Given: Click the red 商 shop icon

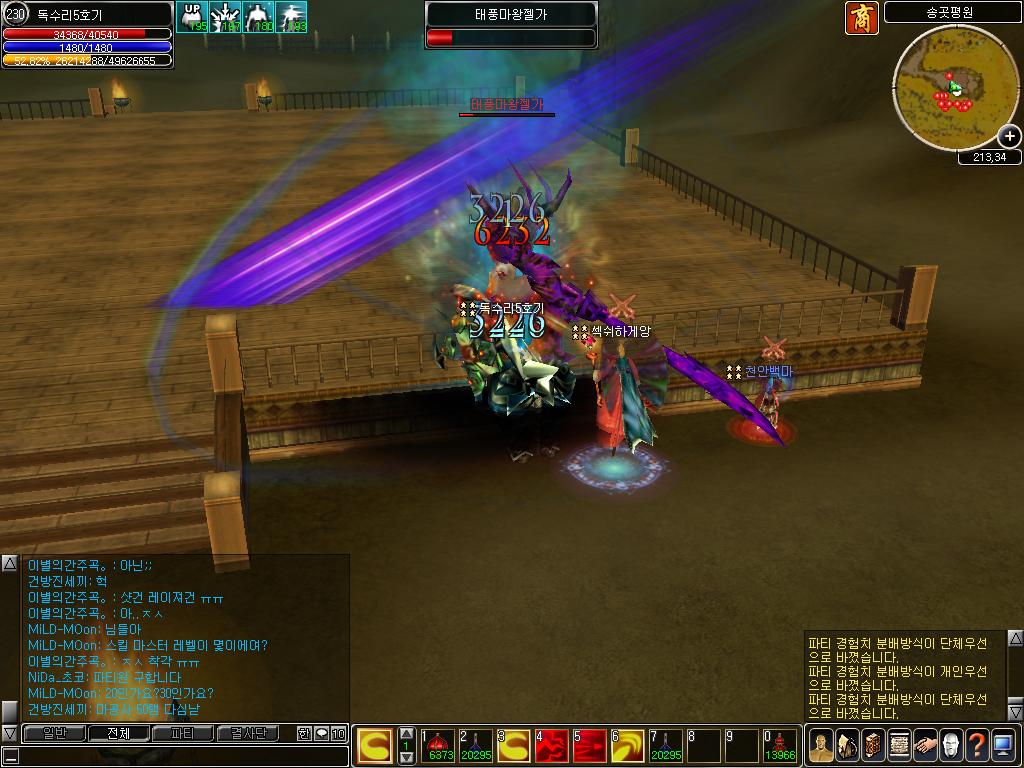Looking at the screenshot, I should click(861, 18).
